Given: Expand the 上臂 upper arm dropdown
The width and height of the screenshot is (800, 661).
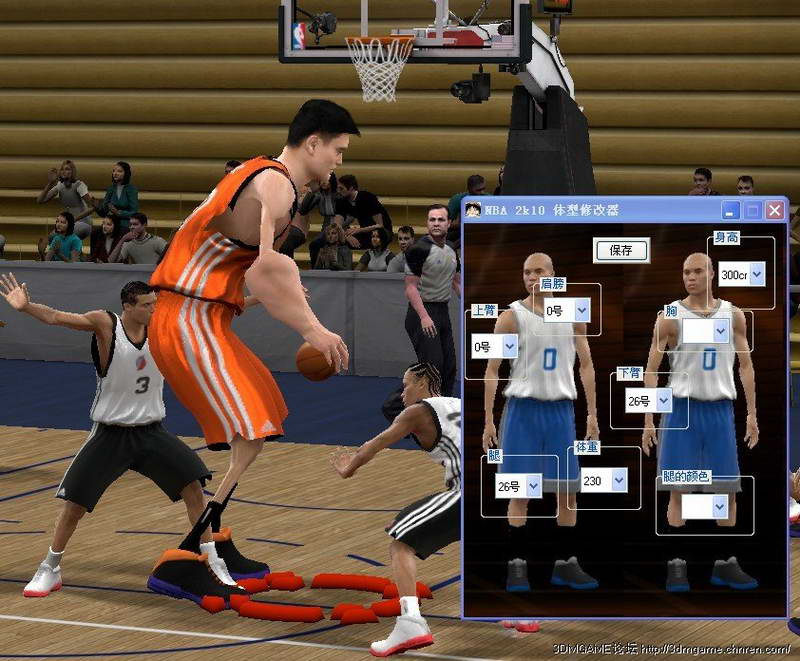Looking at the screenshot, I should (x=509, y=346).
